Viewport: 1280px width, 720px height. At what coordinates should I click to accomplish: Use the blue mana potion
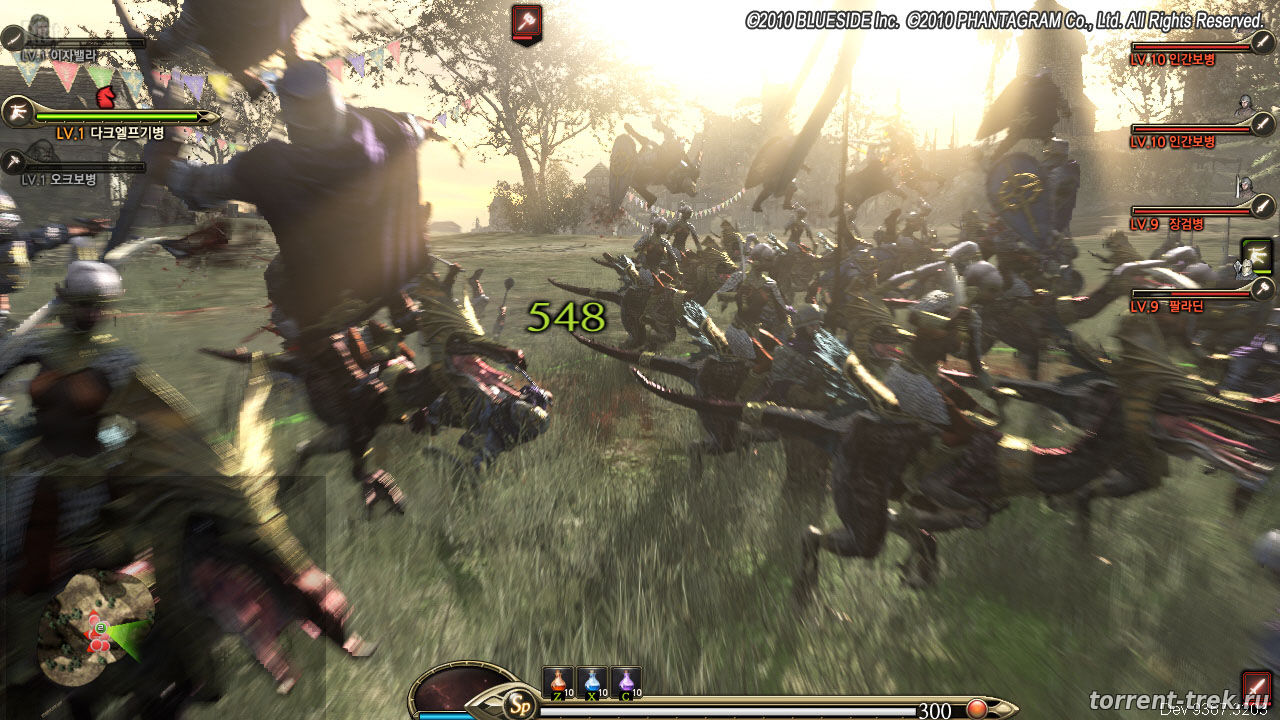tap(592, 682)
